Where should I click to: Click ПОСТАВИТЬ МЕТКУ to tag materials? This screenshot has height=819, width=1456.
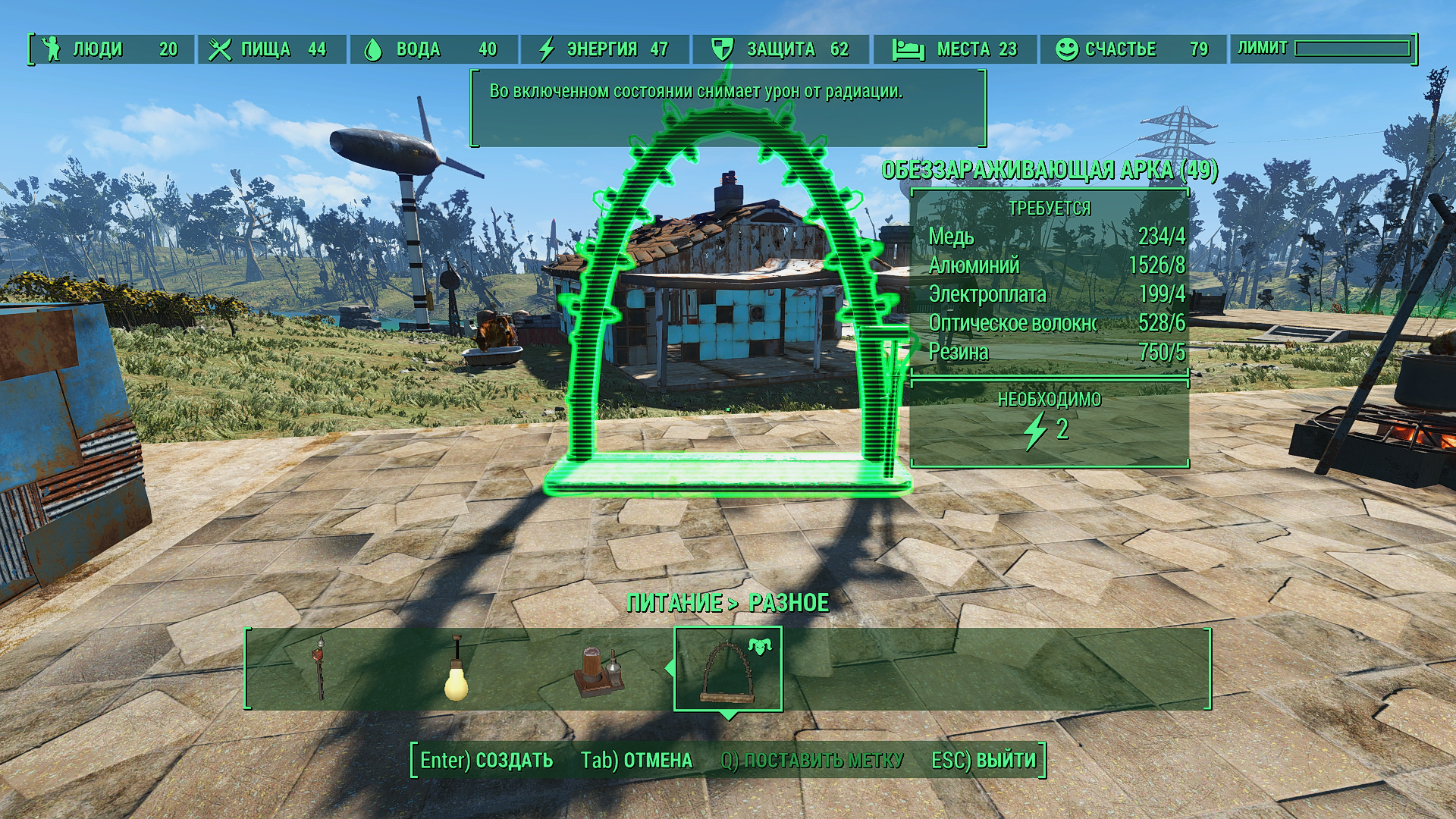(812, 761)
